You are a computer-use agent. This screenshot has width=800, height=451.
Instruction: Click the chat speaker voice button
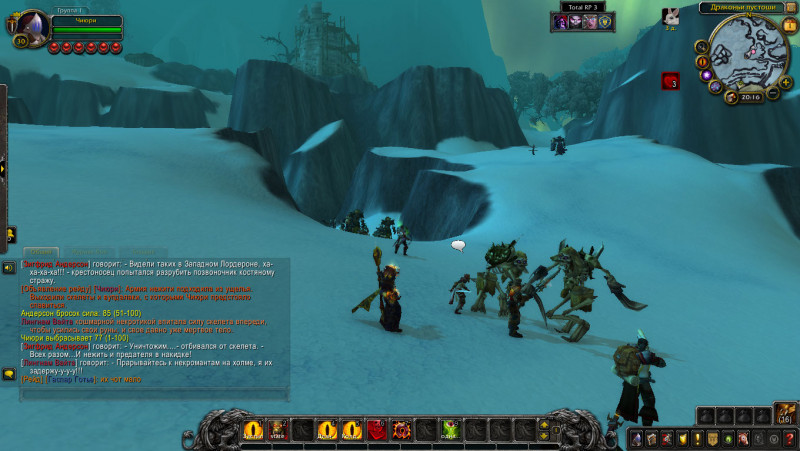pyautogui.click(x=9, y=267)
